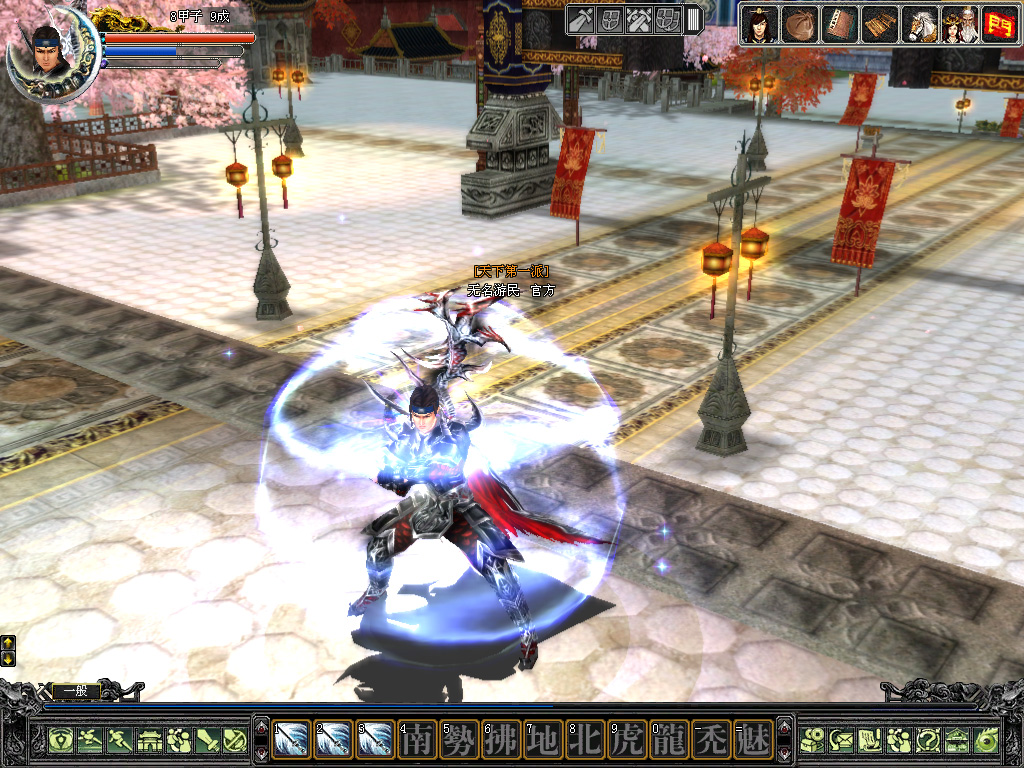
Task: Open the brown cloth bag inventory
Action: 799,24
